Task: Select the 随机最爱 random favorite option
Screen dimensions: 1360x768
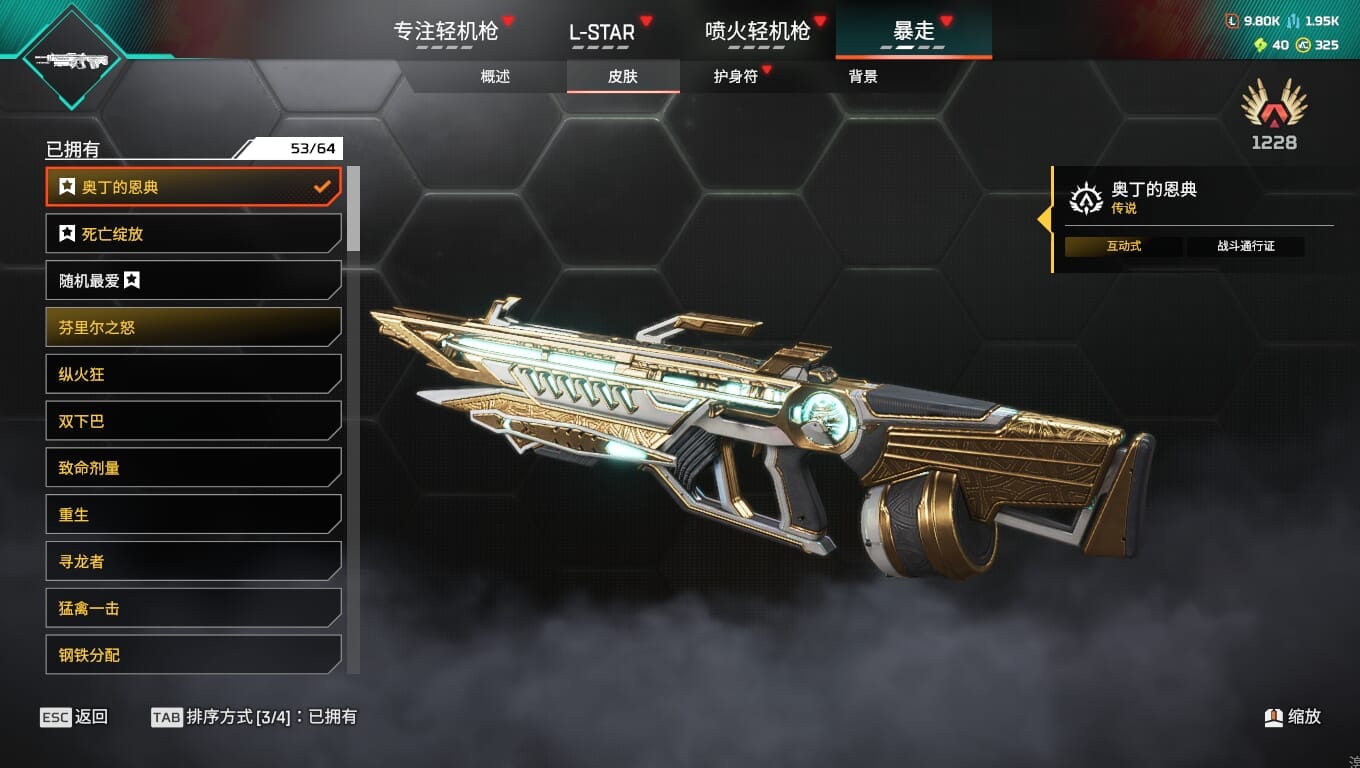Action: tap(193, 281)
